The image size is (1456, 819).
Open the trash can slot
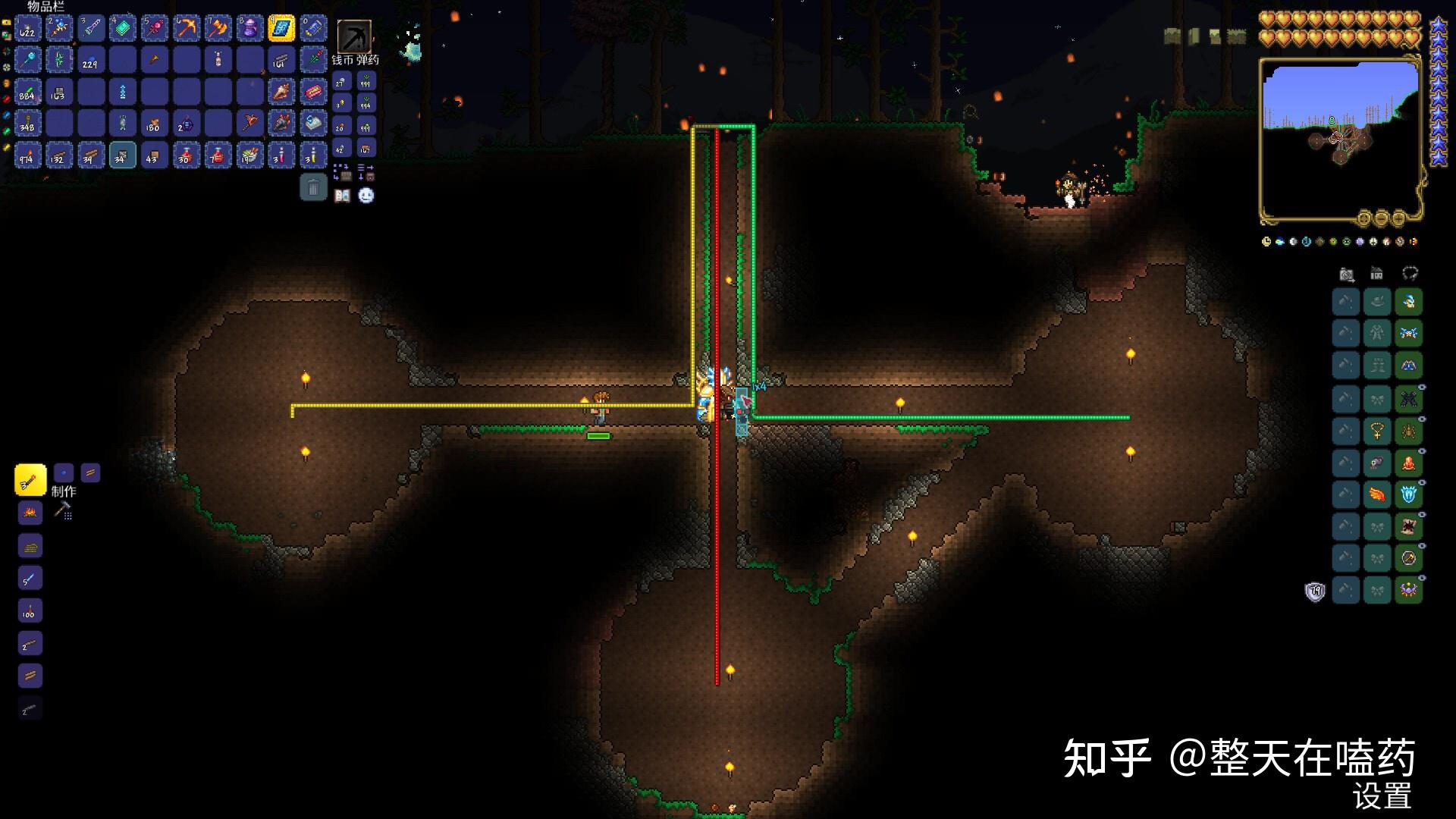313,187
